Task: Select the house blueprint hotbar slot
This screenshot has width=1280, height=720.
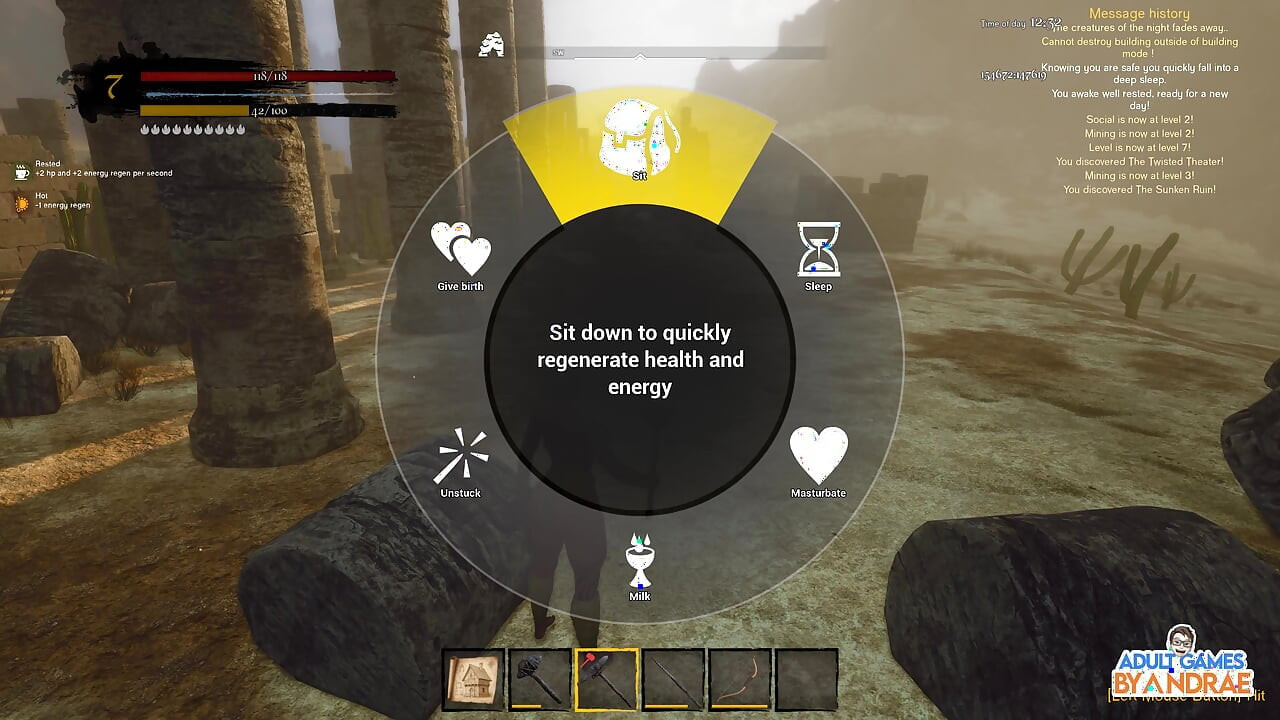Action: point(473,680)
